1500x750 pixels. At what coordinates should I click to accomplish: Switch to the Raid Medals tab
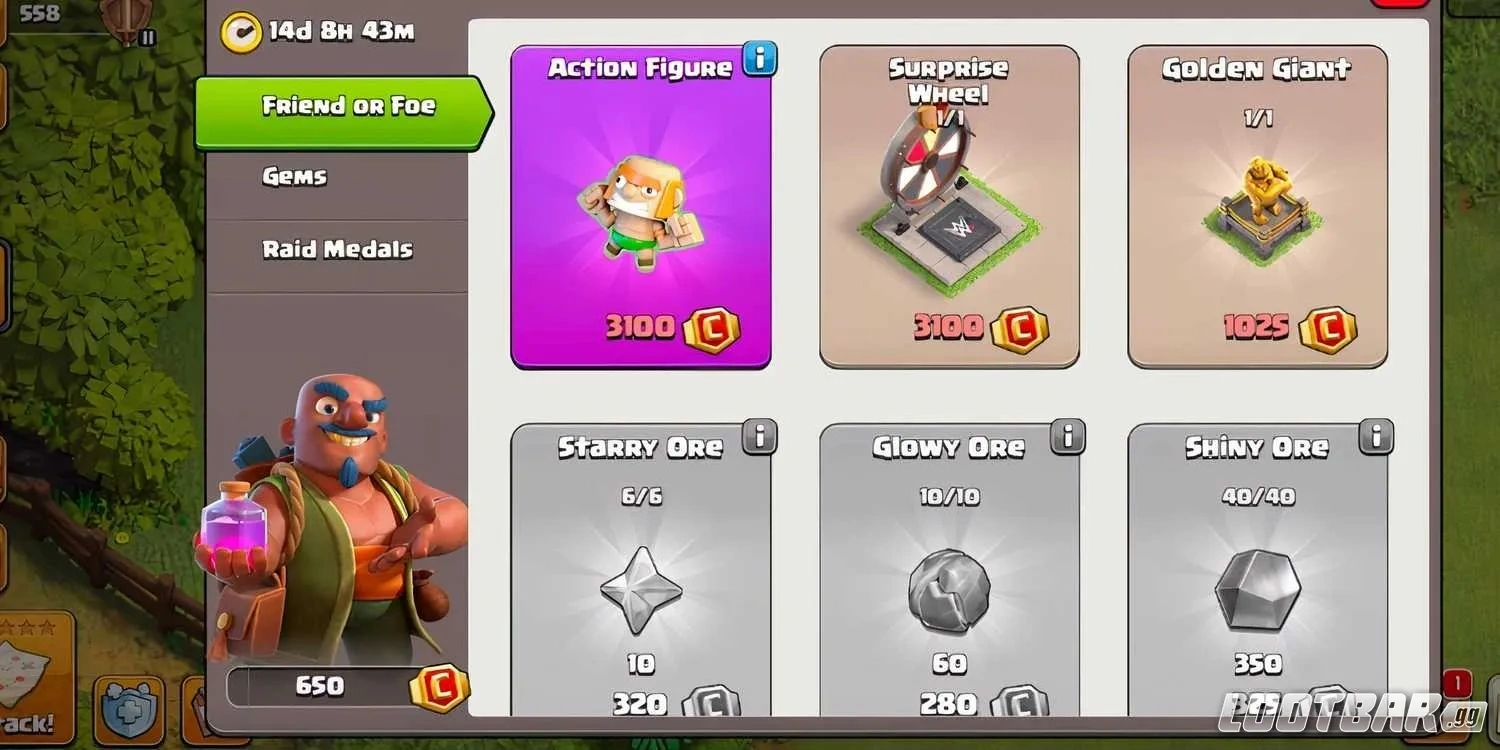pyautogui.click(x=339, y=249)
